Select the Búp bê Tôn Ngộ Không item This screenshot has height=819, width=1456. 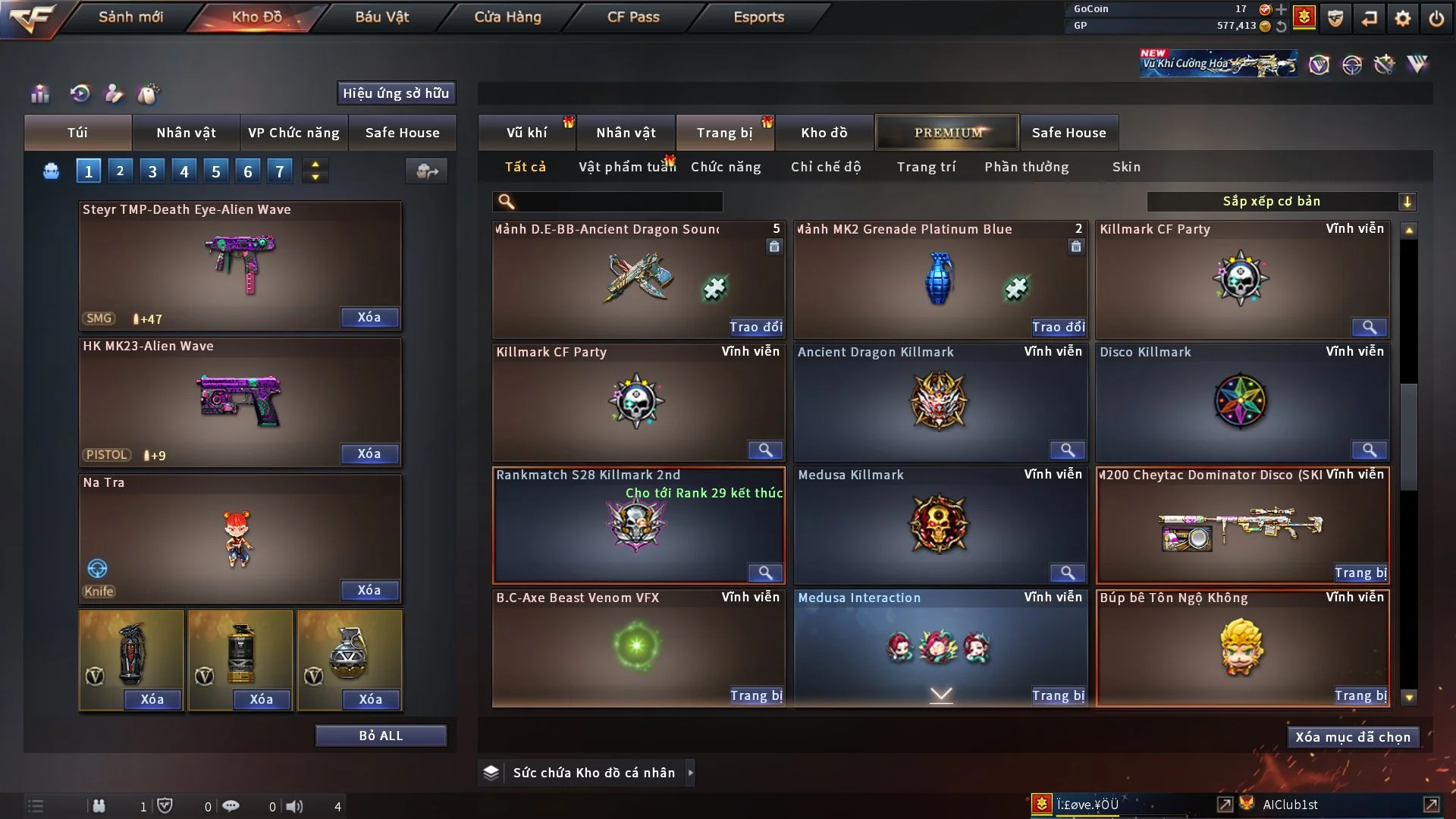coord(1241,647)
